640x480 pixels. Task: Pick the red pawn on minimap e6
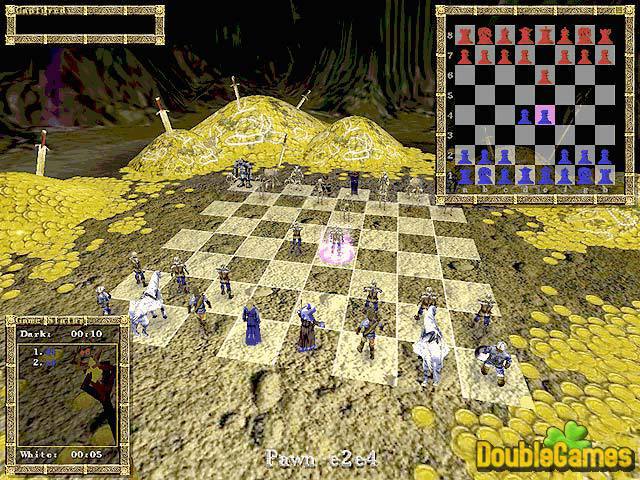coord(545,76)
